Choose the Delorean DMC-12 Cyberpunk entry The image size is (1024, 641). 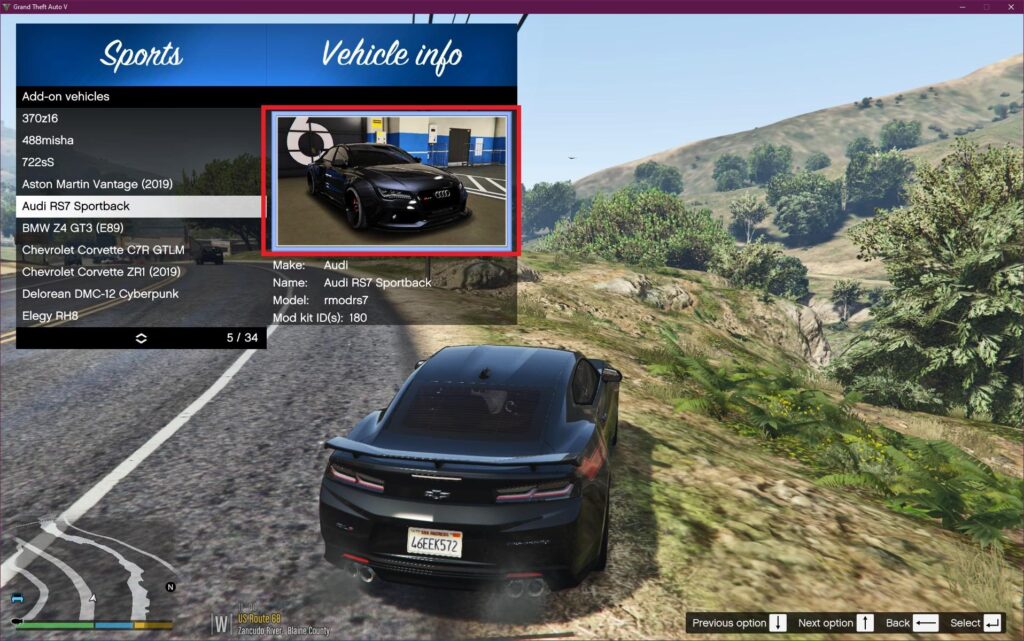tap(140, 294)
